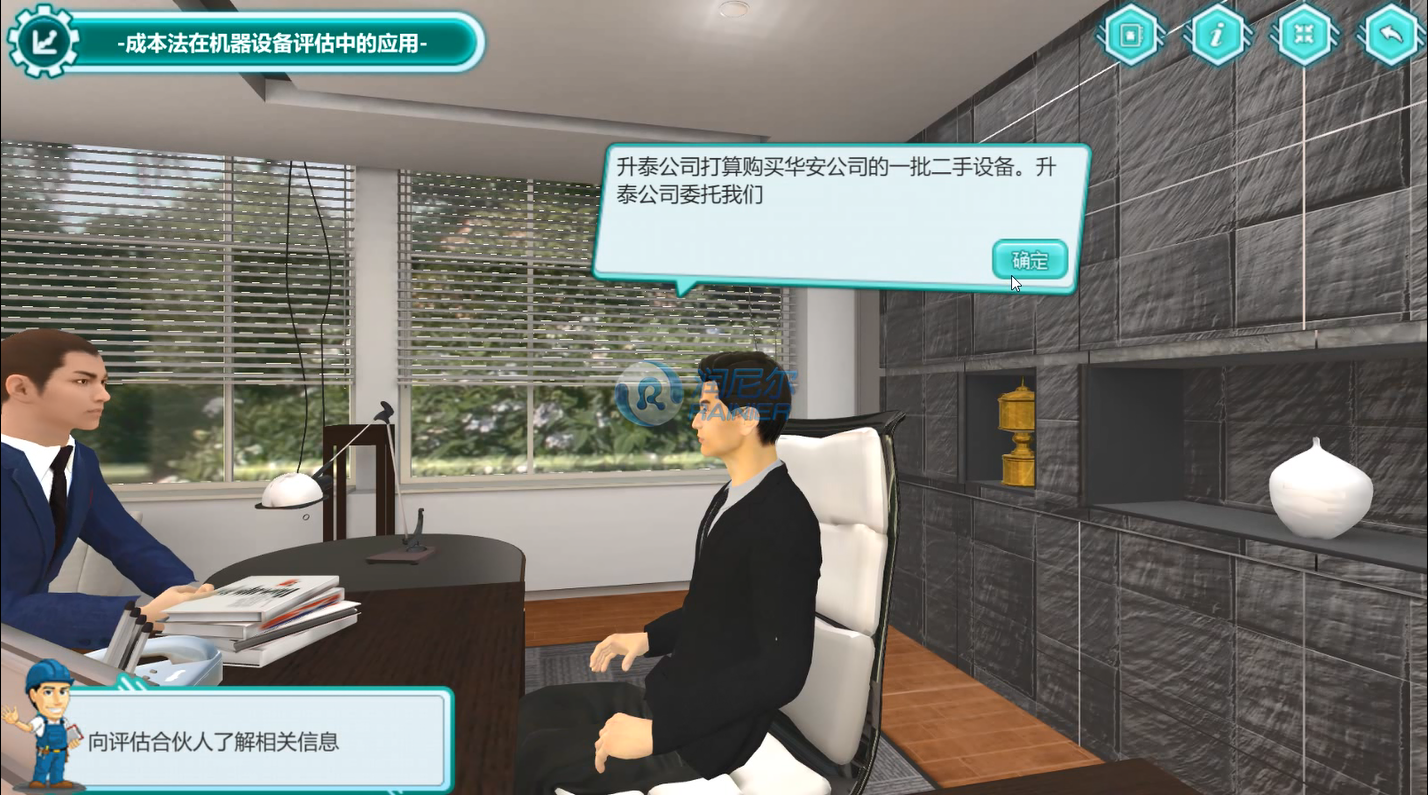The height and width of the screenshot is (795, 1428).
Task: Toggle fullscreen with the four-arrows icon
Action: point(1304,35)
